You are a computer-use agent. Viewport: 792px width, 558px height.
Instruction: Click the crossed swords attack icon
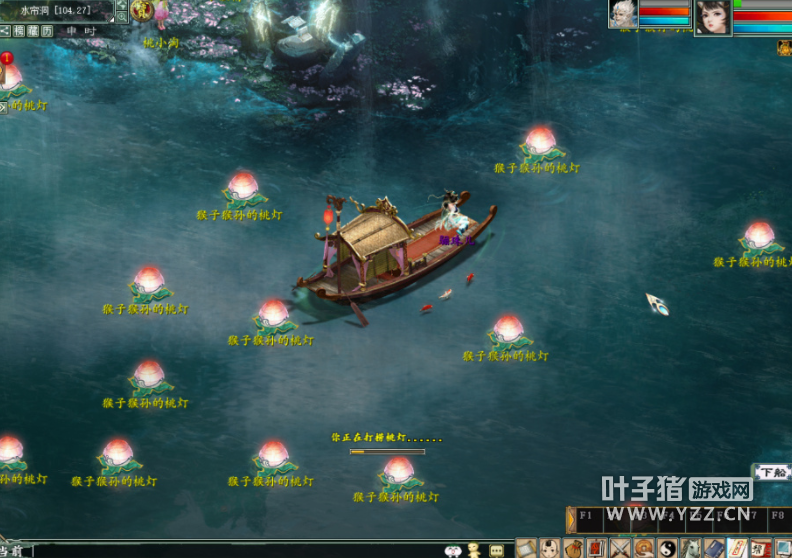point(620,548)
